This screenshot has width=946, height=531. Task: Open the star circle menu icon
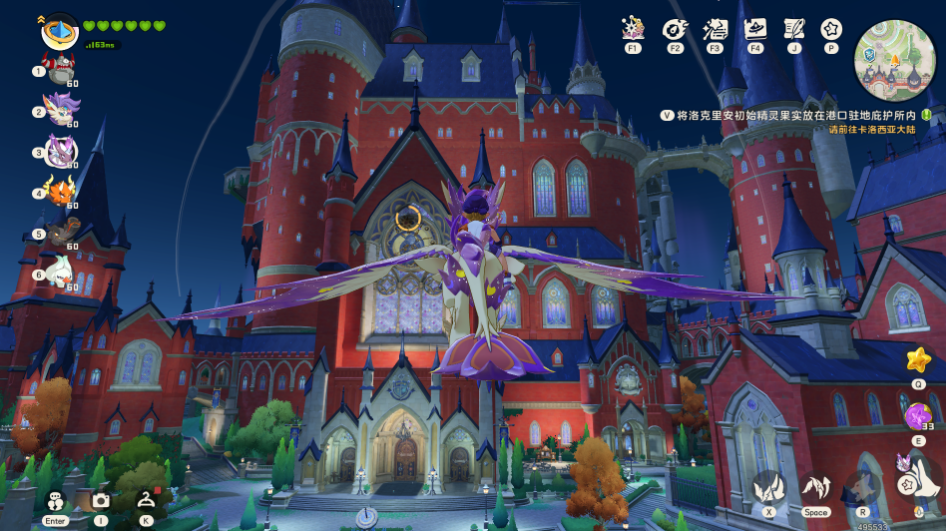(831, 29)
